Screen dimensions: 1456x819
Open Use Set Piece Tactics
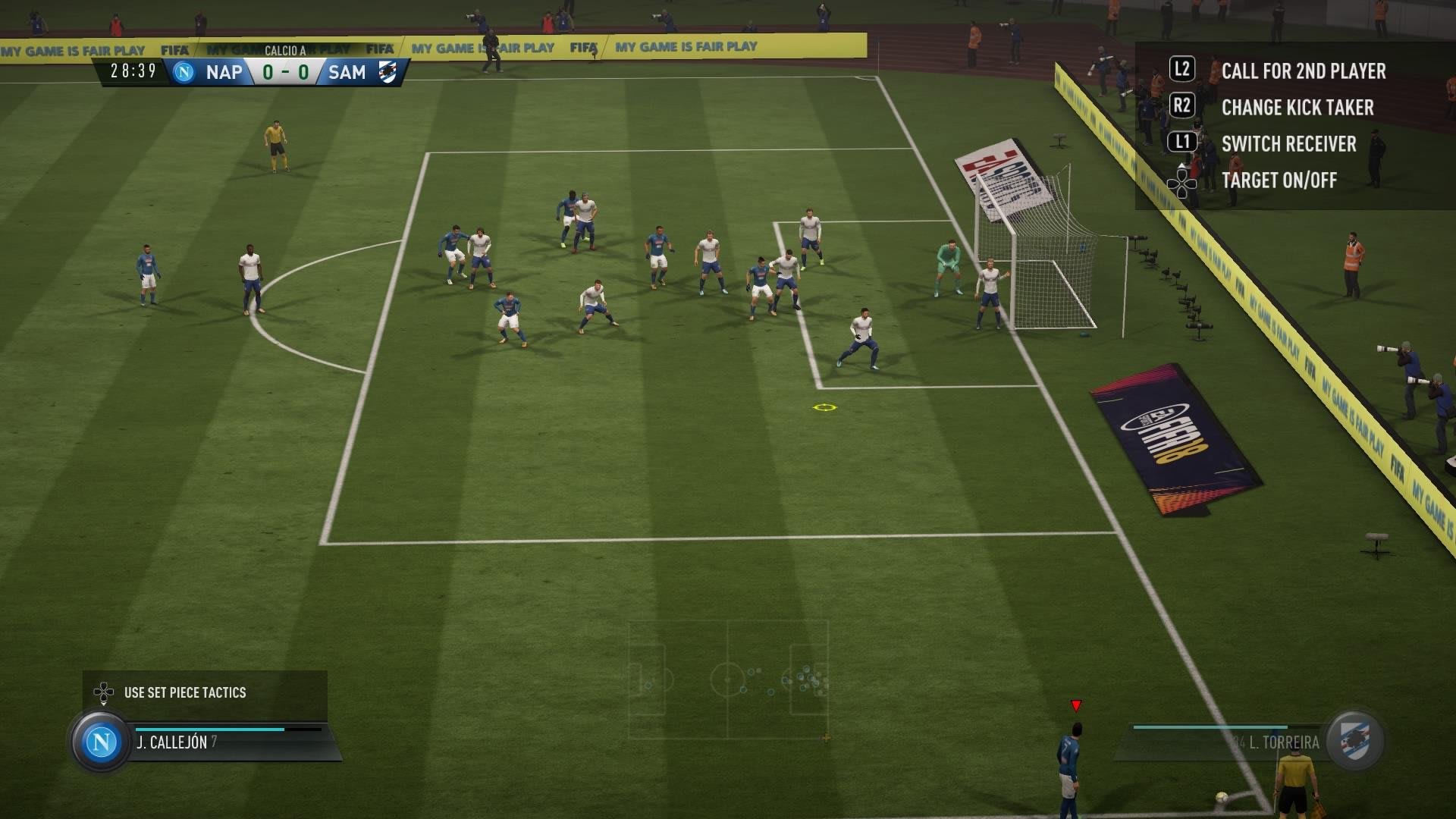click(x=184, y=692)
